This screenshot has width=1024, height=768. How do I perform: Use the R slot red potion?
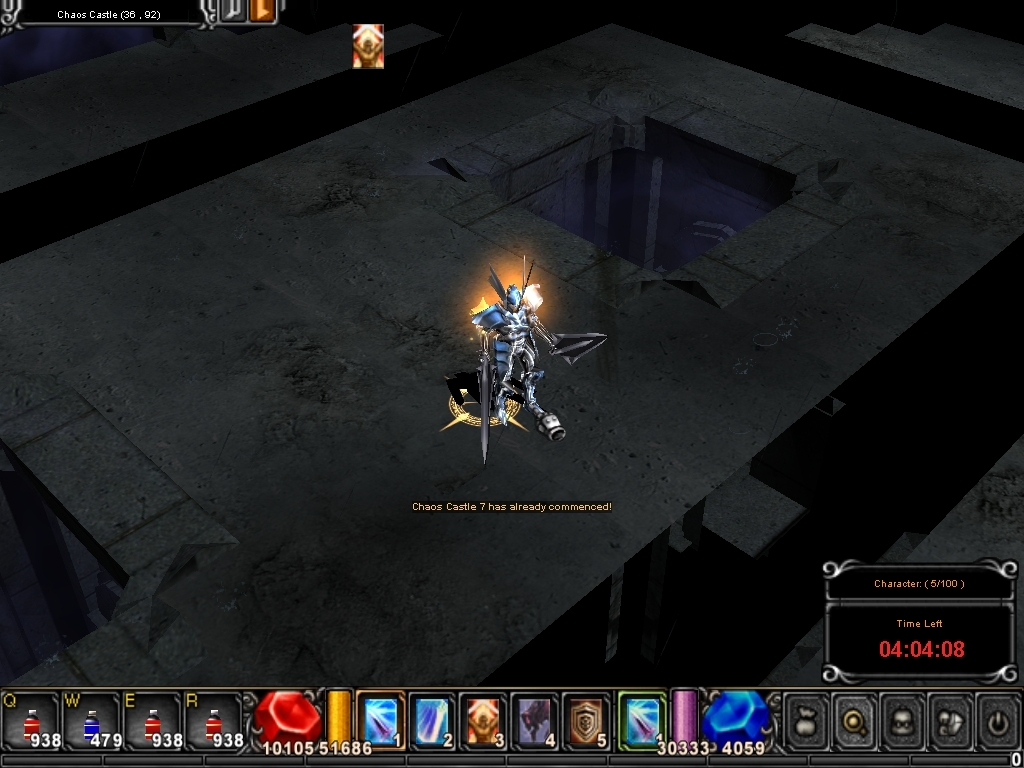(x=214, y=721)
